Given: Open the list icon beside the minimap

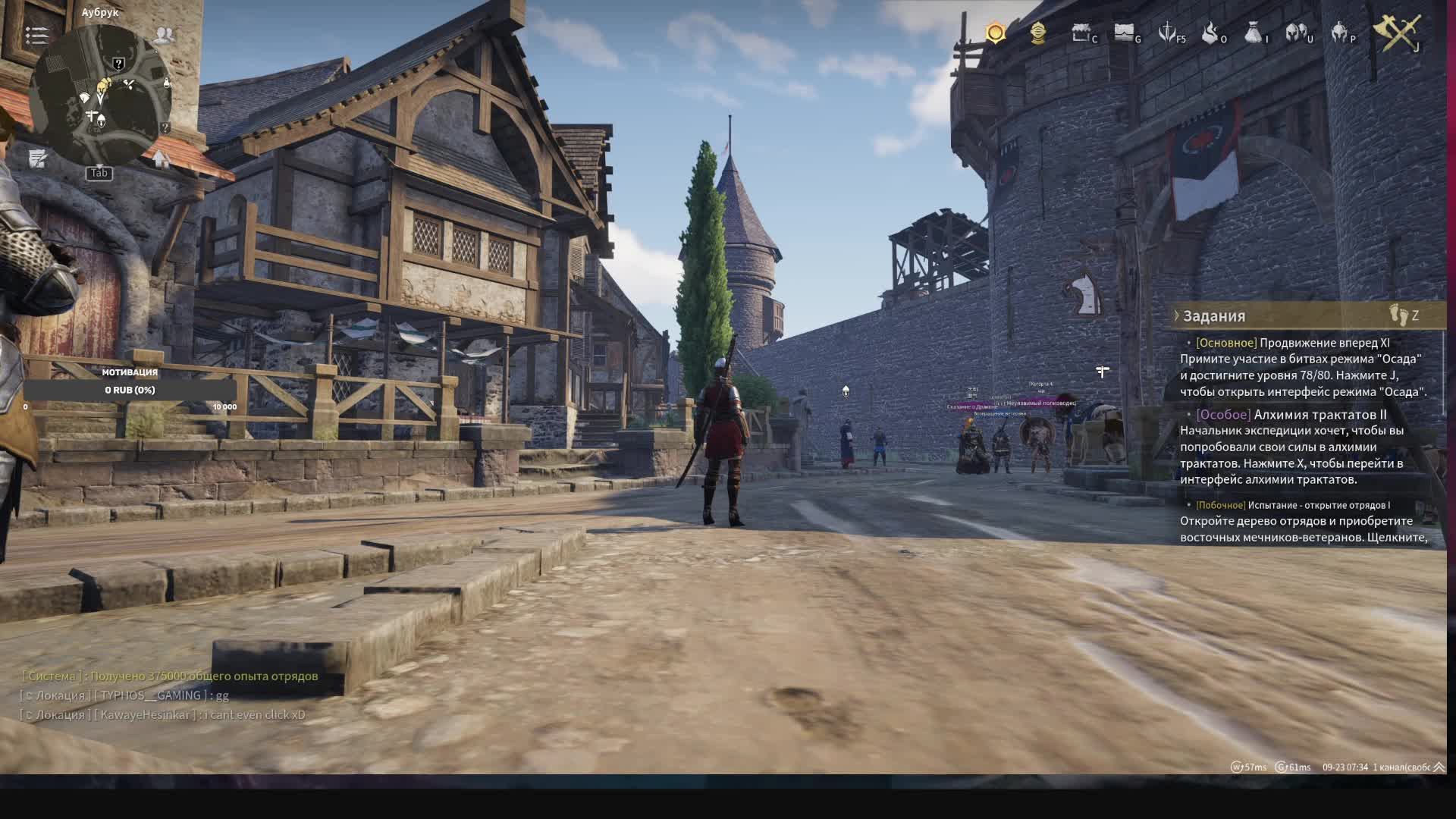Looking at the screenshot, I should pos(36,35).
